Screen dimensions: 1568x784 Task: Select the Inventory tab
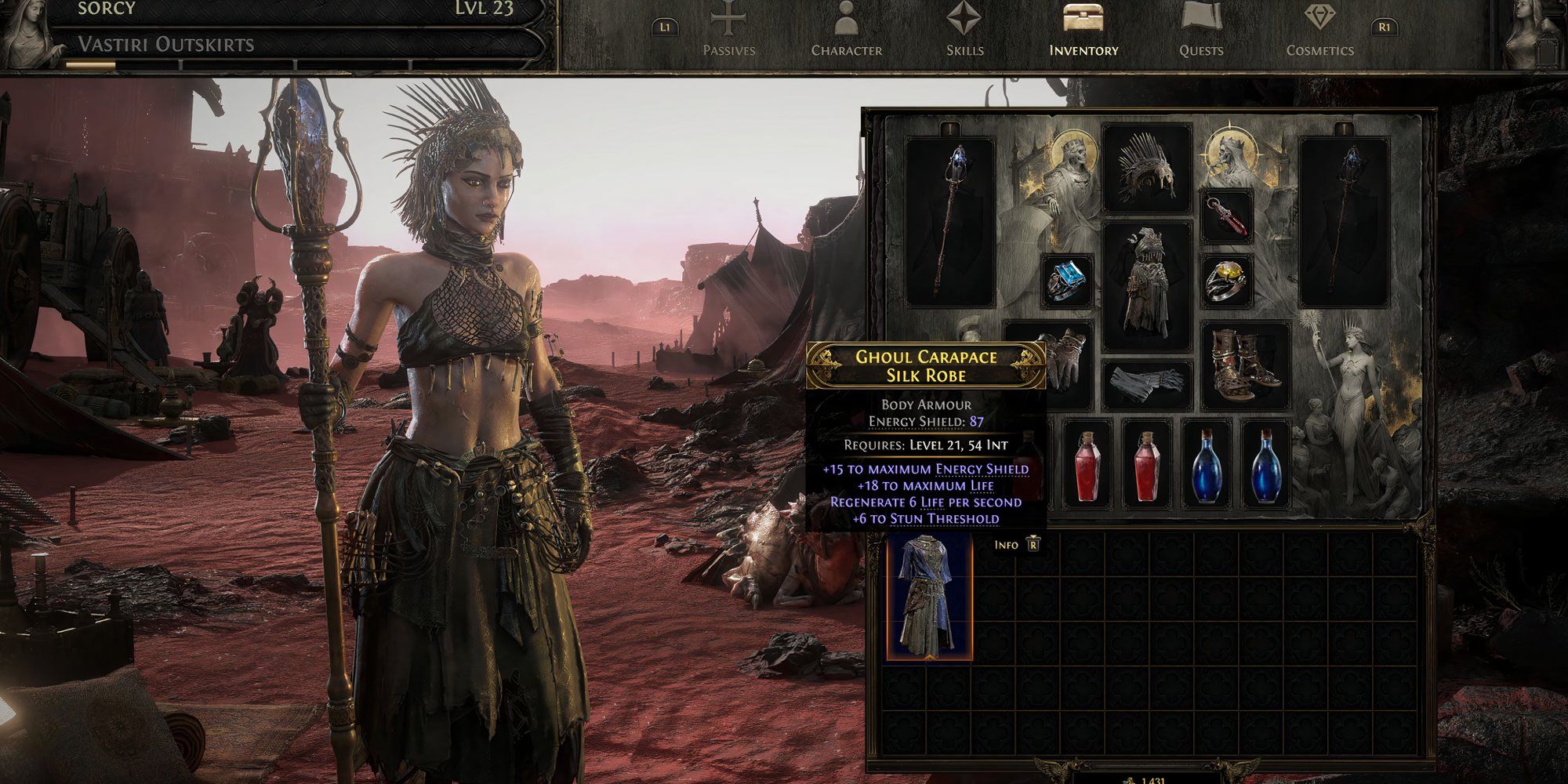[x=1083, y=33]
